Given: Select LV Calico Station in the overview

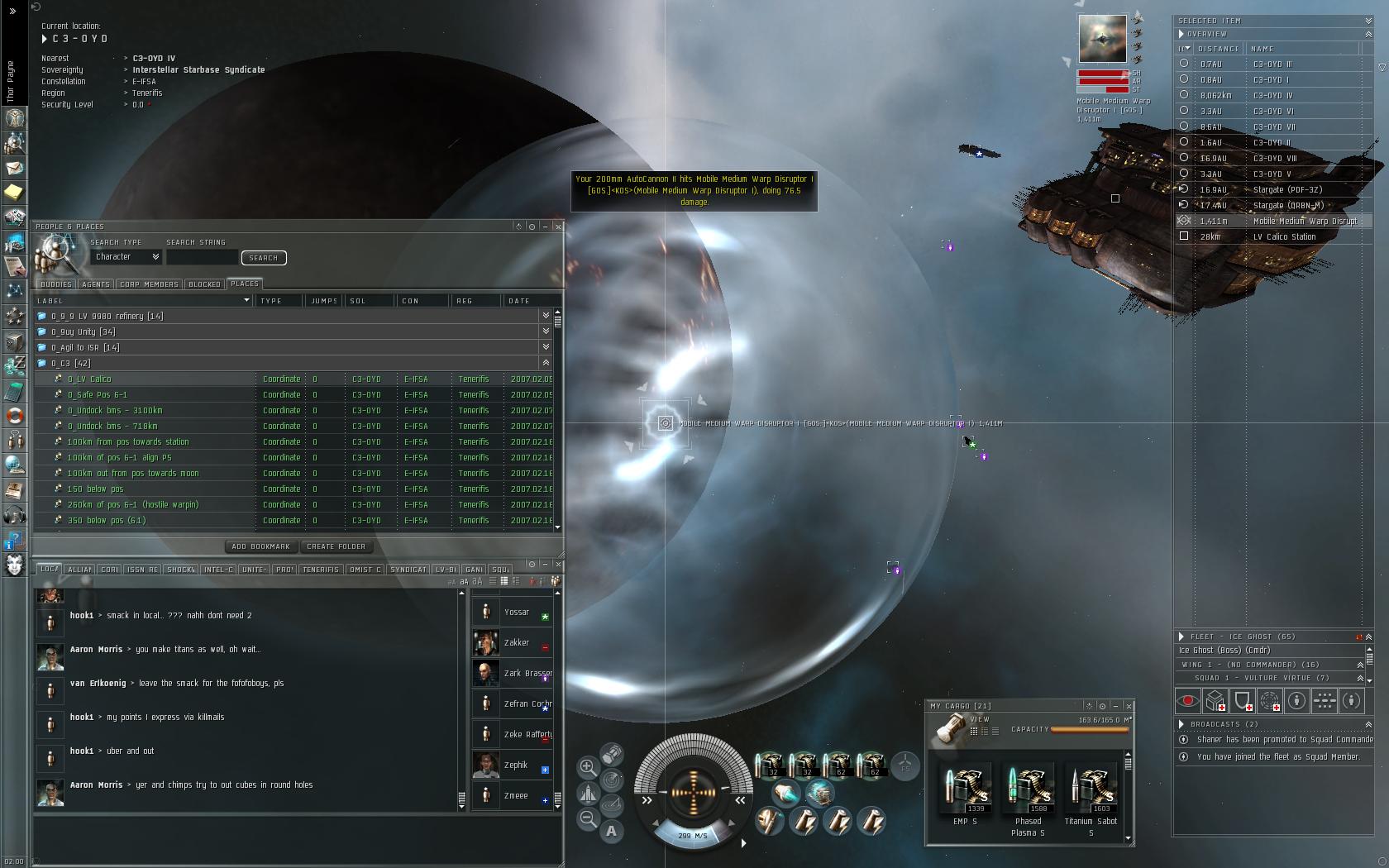Looking at the screenshot, I should click(1284, 236).
